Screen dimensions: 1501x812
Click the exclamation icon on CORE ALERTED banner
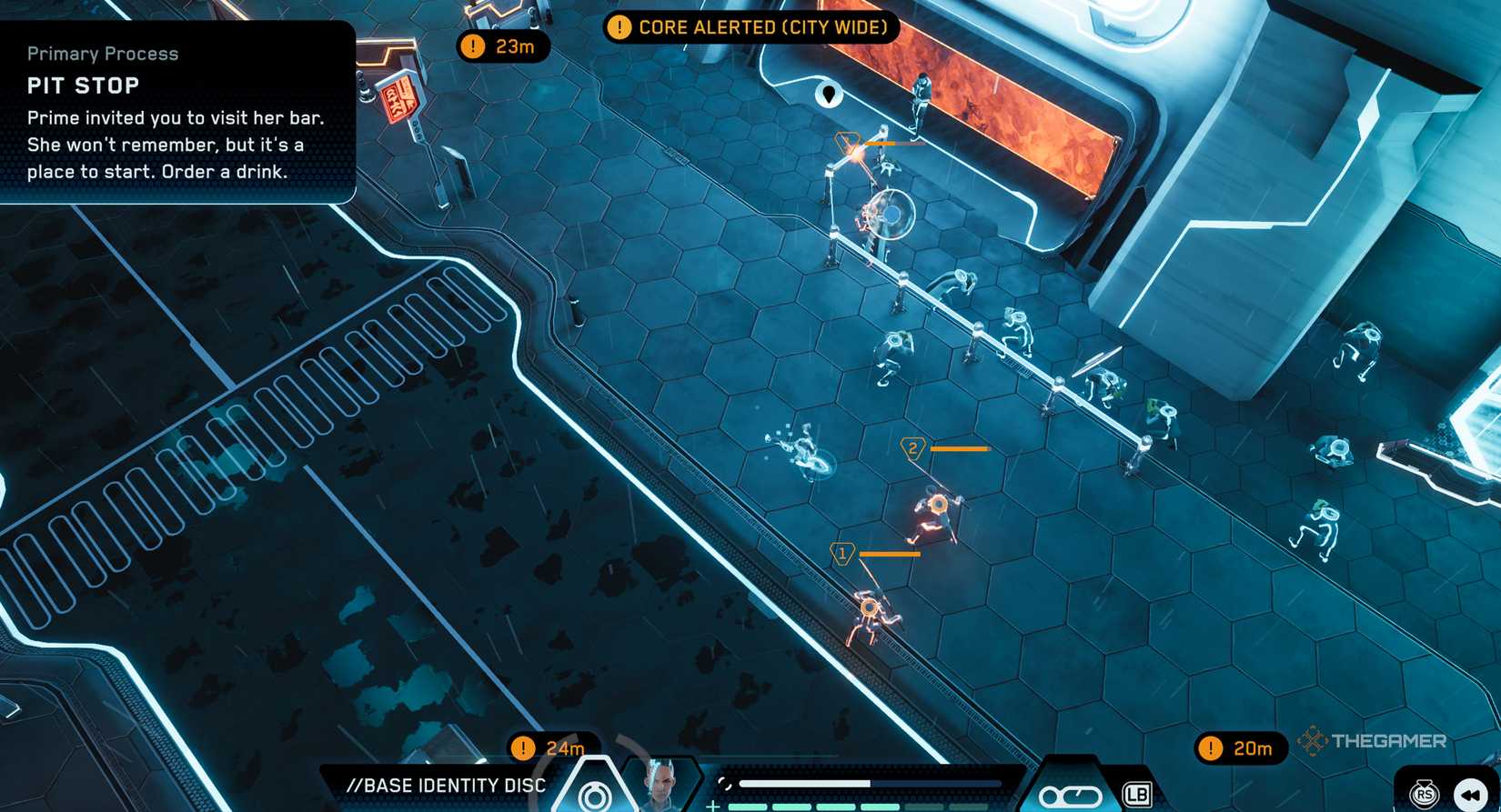coord(620,27)
